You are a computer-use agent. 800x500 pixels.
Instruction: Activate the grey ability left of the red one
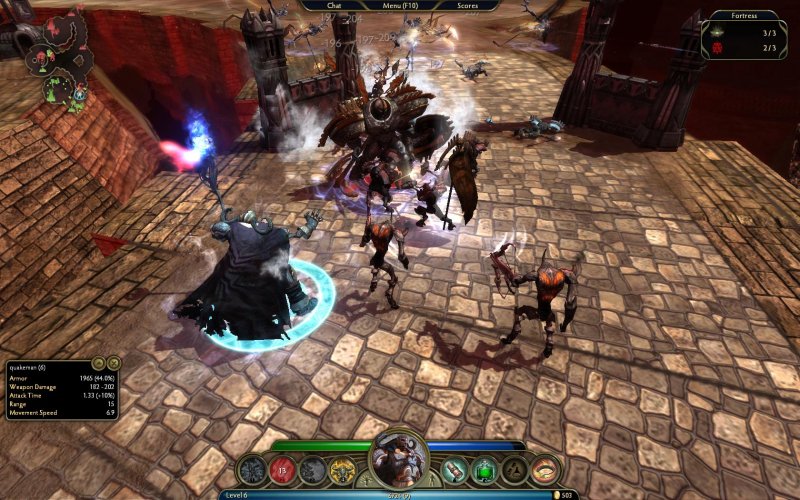coord(253,470)
